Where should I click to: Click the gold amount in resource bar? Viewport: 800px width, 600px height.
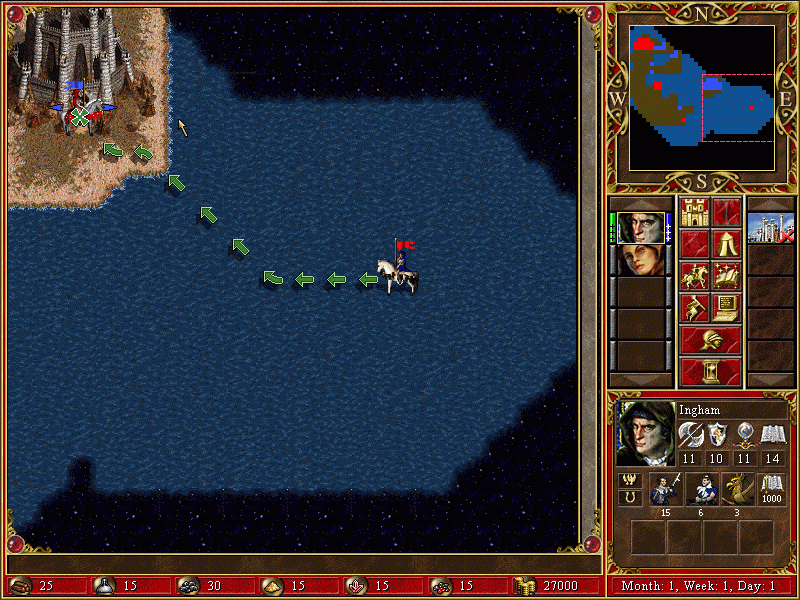[x=560, y=586]
